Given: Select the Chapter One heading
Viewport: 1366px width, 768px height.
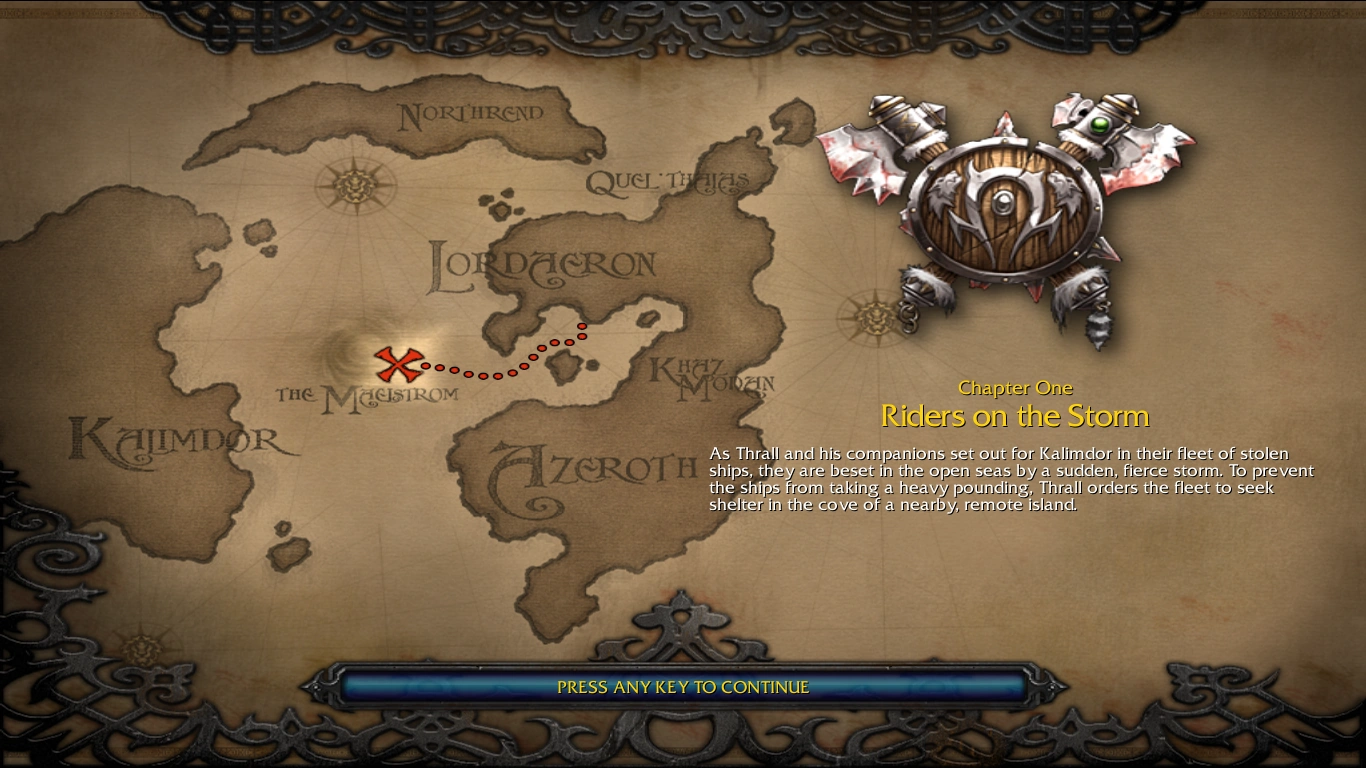Looking at the screenshot, I should pyautogui.click(x=1015, y=388).
